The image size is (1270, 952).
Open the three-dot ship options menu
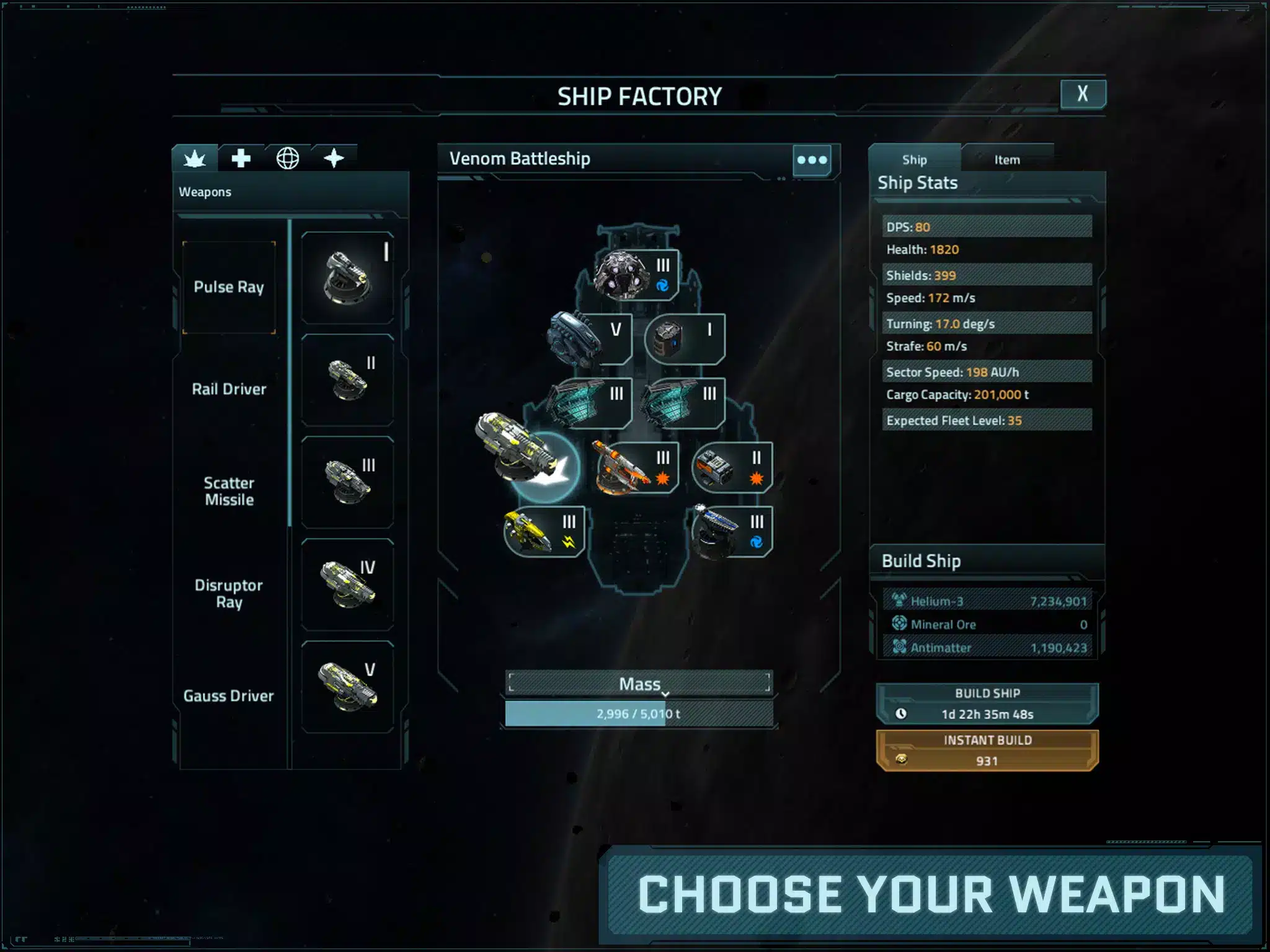[812, 160]
